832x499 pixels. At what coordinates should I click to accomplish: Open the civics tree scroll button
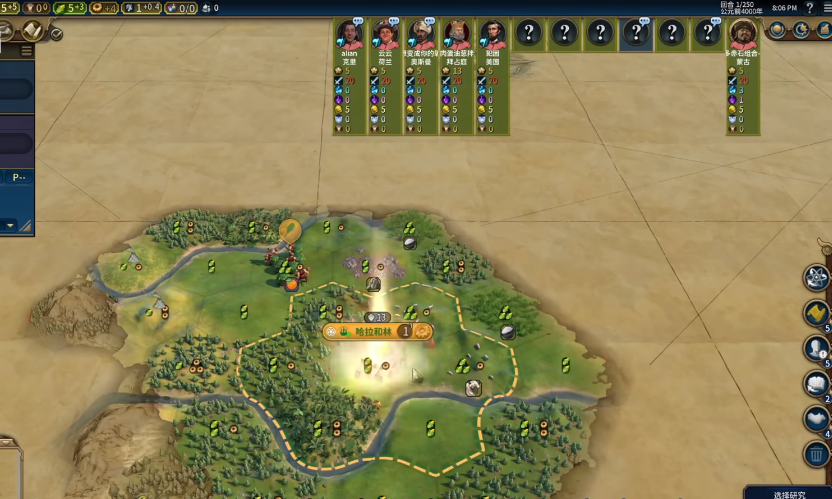(x=35, y=31)
